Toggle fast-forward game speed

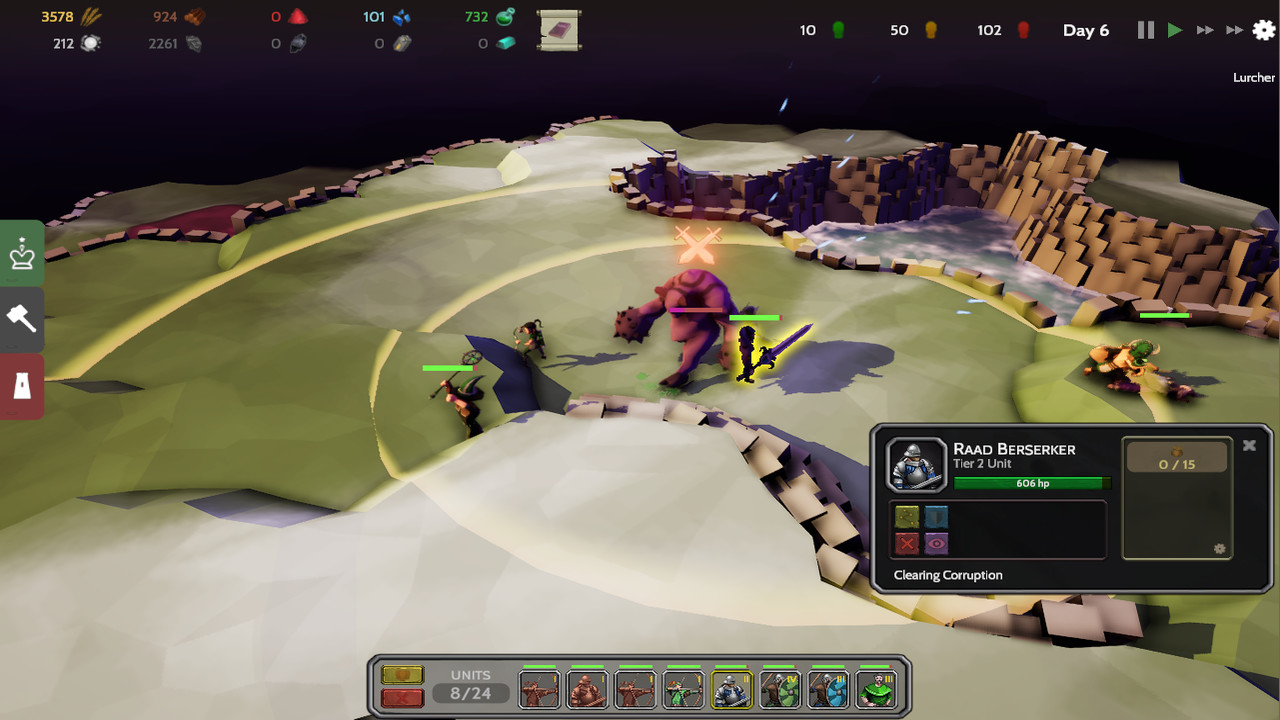(x=1204, y=30)
